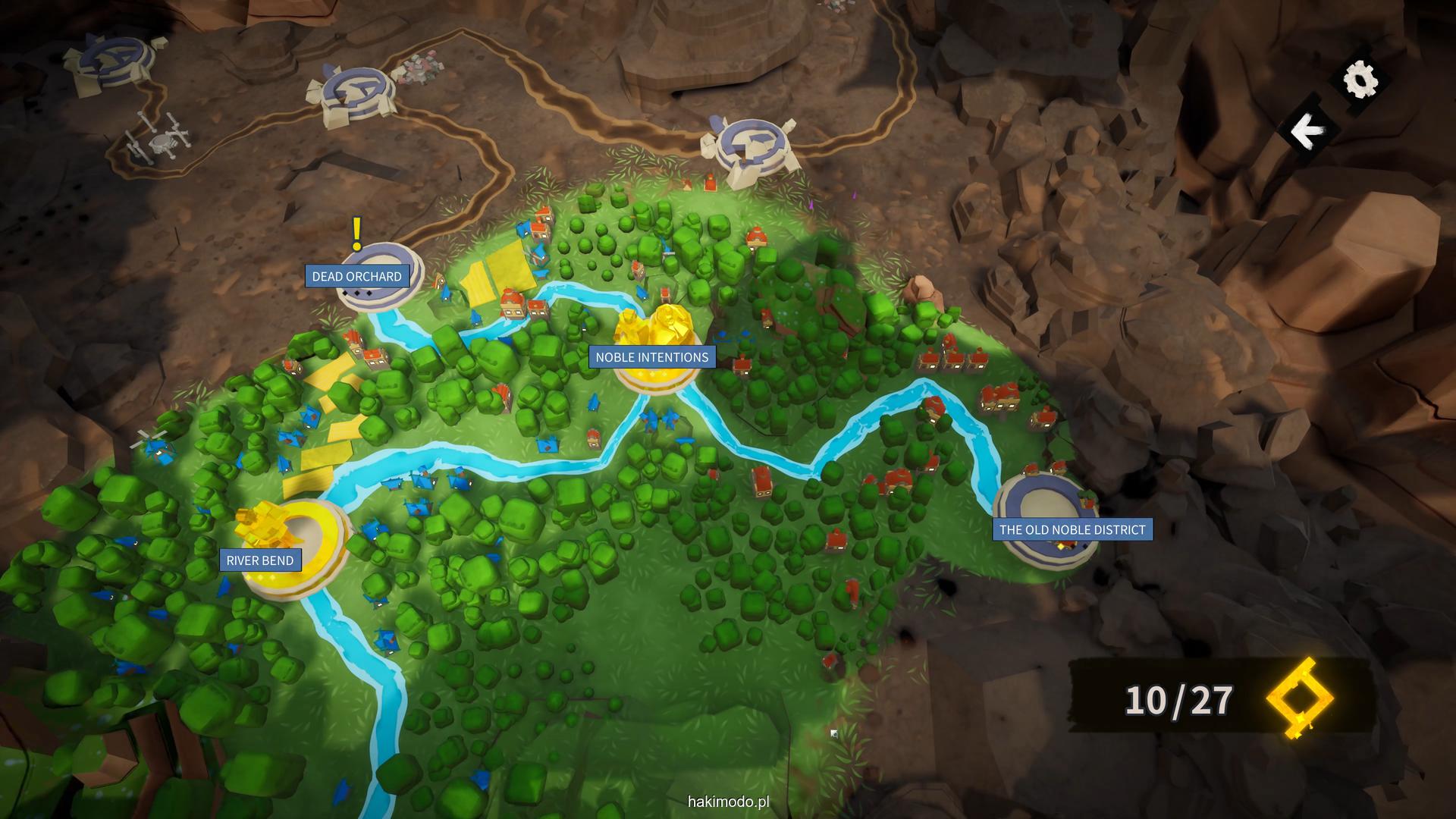Screen dimensions: 1456x819
Task: Open The Old Noble District level
Action: [x=1072, y=529]
